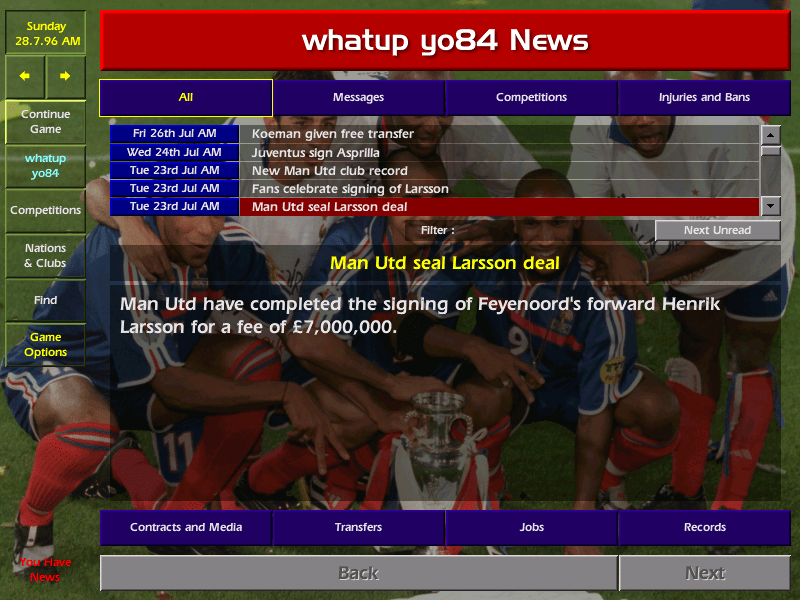Open Nations & Clubs menu
This screenshot has height=600, width=800.
pos(45,256)
